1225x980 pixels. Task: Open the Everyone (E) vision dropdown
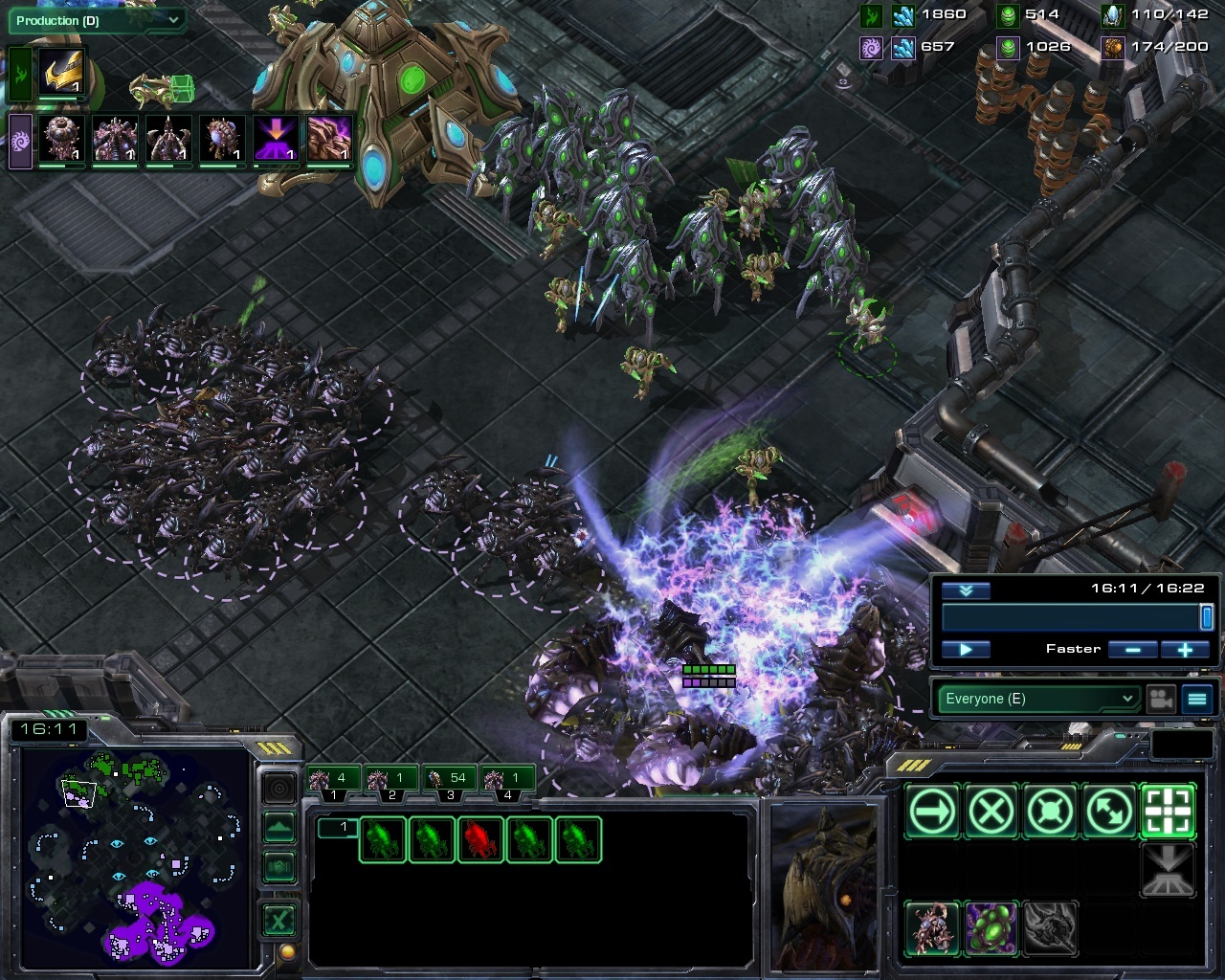tap(1037, 699)
